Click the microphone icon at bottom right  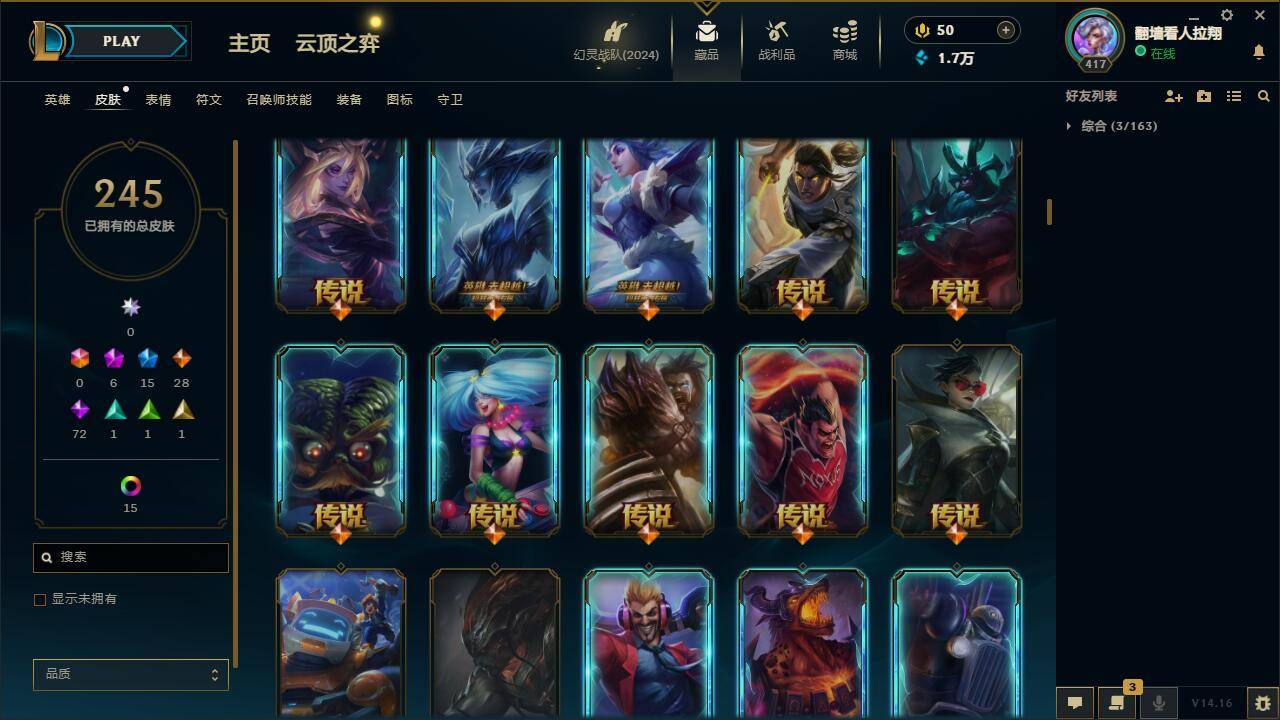pyautogui.click(x=1157, y=701)
